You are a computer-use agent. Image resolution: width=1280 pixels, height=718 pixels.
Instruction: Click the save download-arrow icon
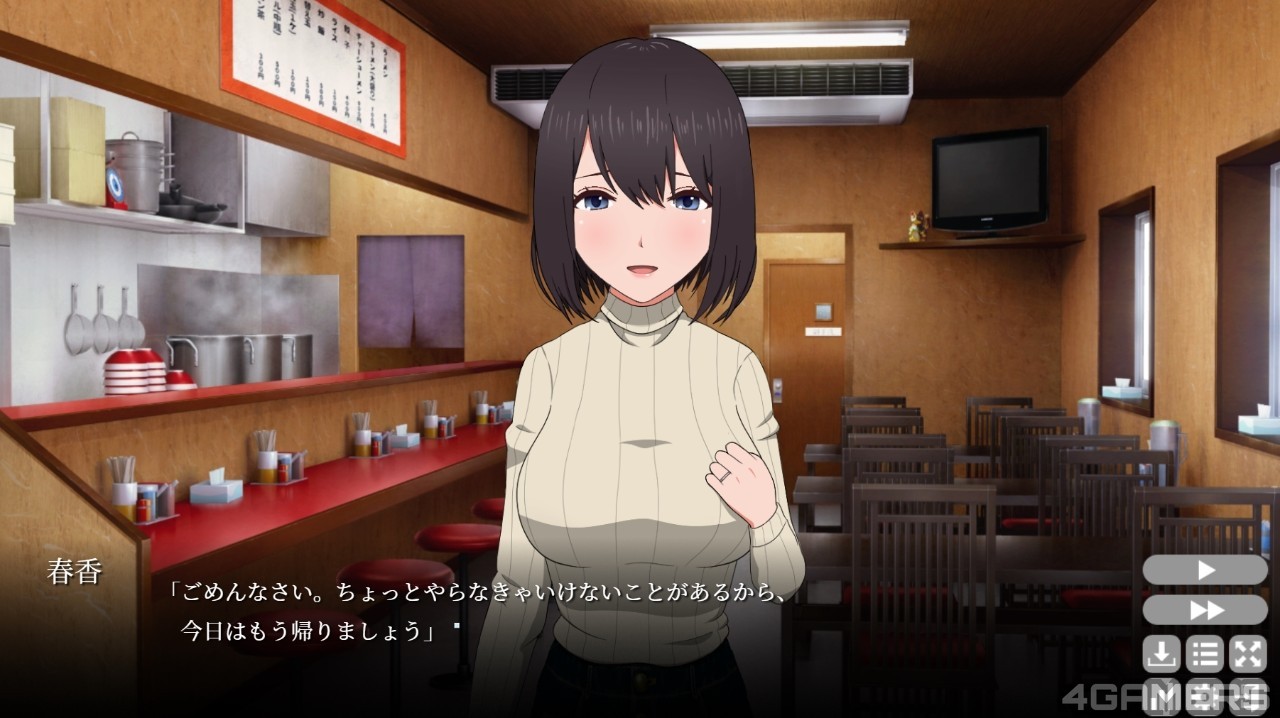click(x=1161, y=654)
